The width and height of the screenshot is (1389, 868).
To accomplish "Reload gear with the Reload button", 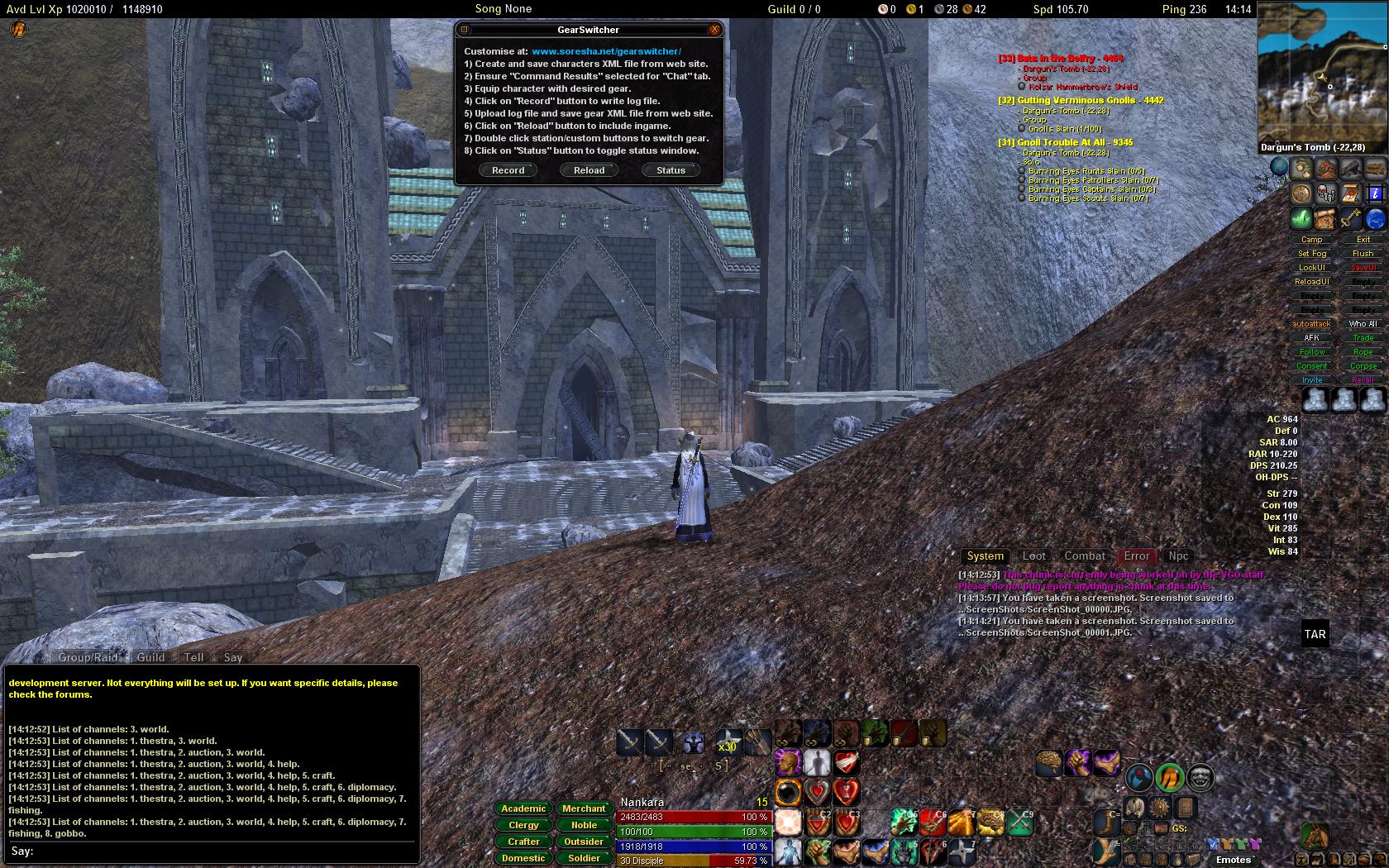I will coord(589,170).
